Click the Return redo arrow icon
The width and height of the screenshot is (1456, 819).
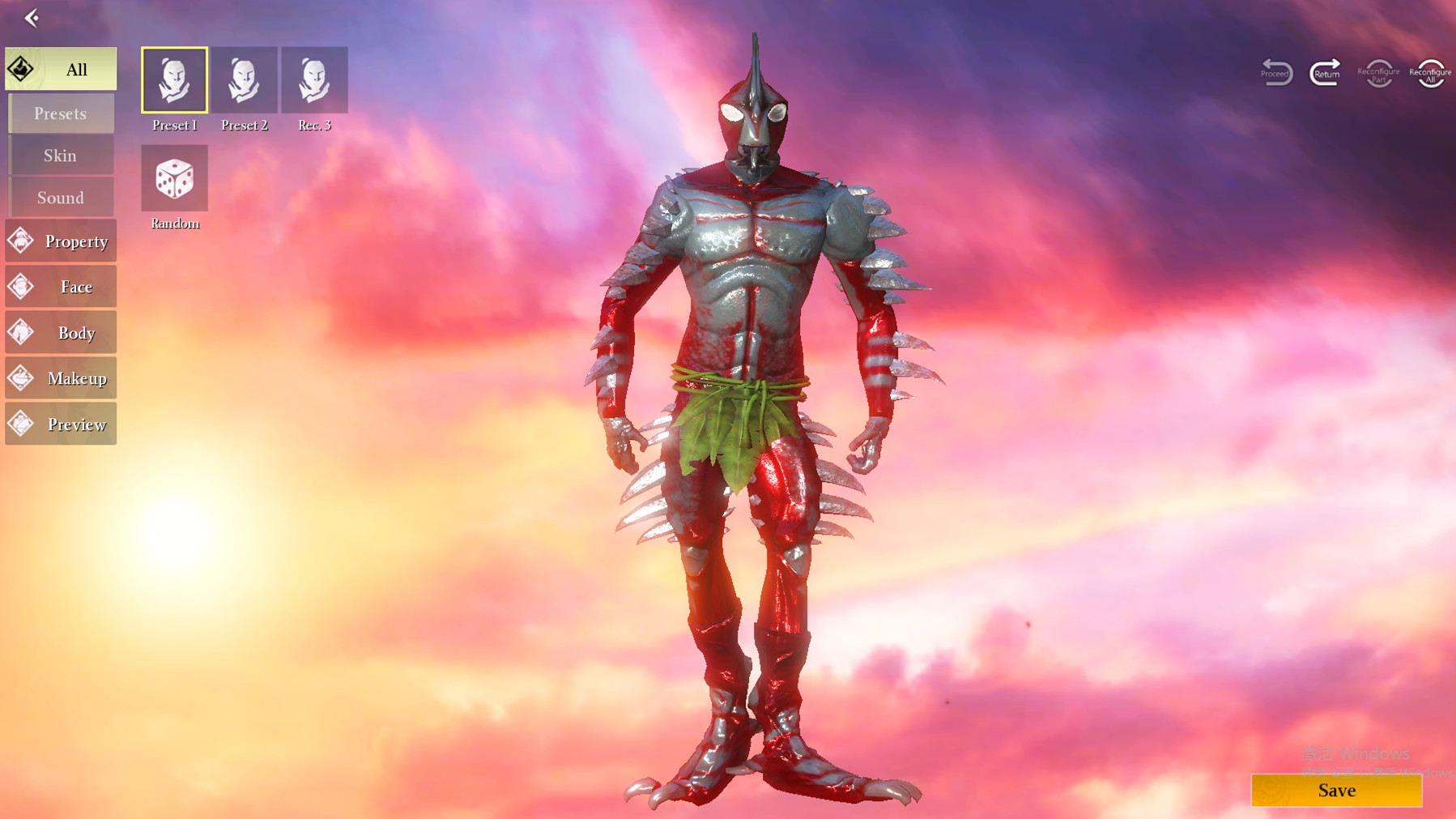click(1324, 71)
